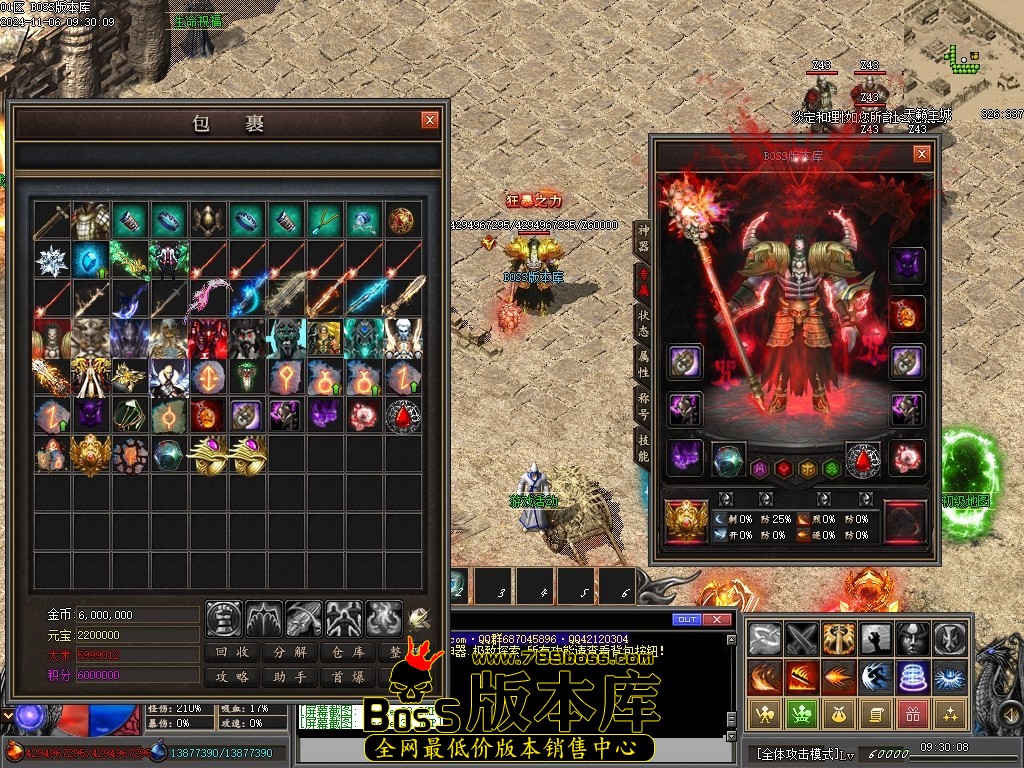Close the BOSS版本库 character panel

(921, 154)
